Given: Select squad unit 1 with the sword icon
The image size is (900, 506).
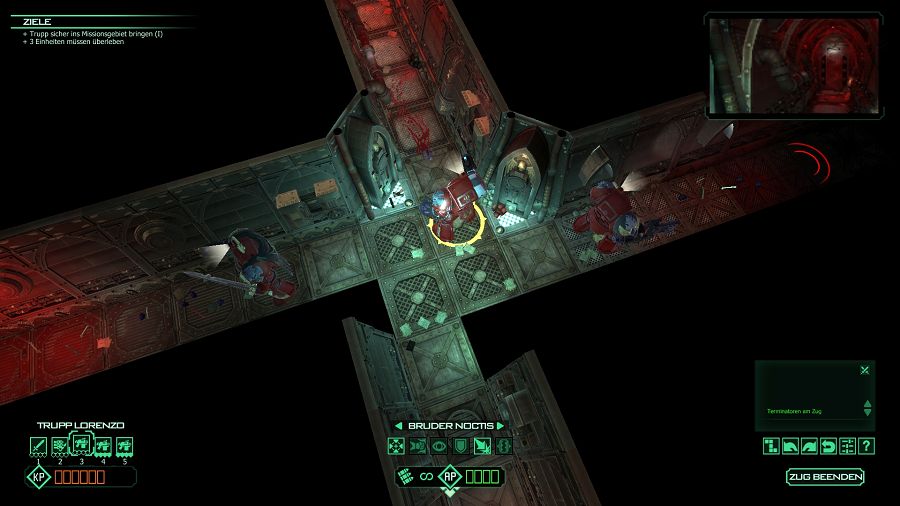Looking at the screenshot, I should tap(39, 446).
